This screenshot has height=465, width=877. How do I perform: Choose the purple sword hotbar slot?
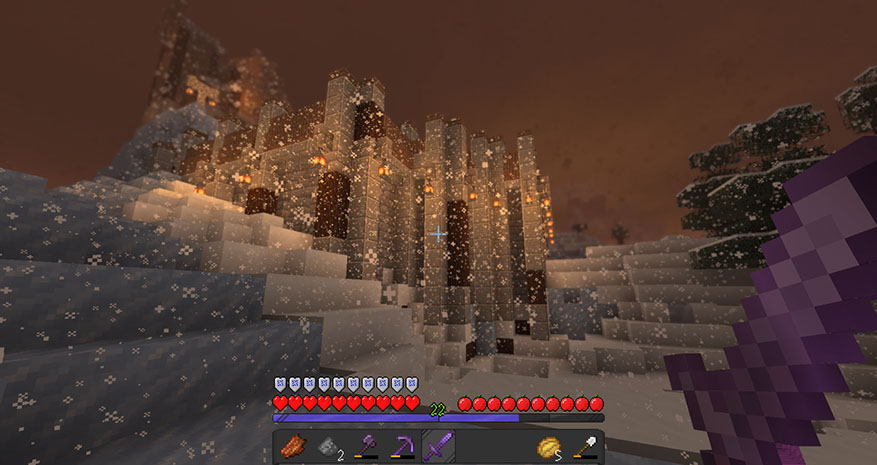pos(437,446)
